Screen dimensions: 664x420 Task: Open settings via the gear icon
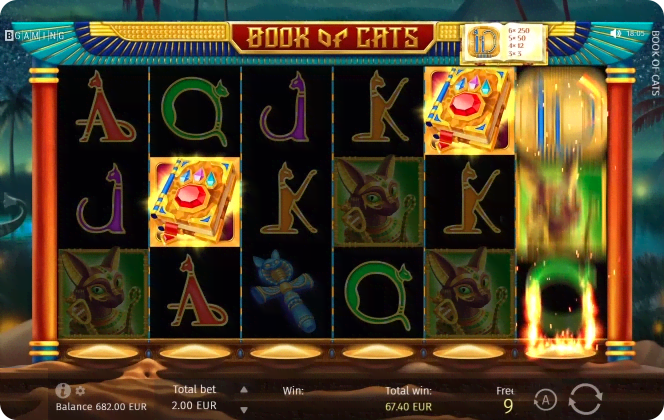click(x=80, y=391)
